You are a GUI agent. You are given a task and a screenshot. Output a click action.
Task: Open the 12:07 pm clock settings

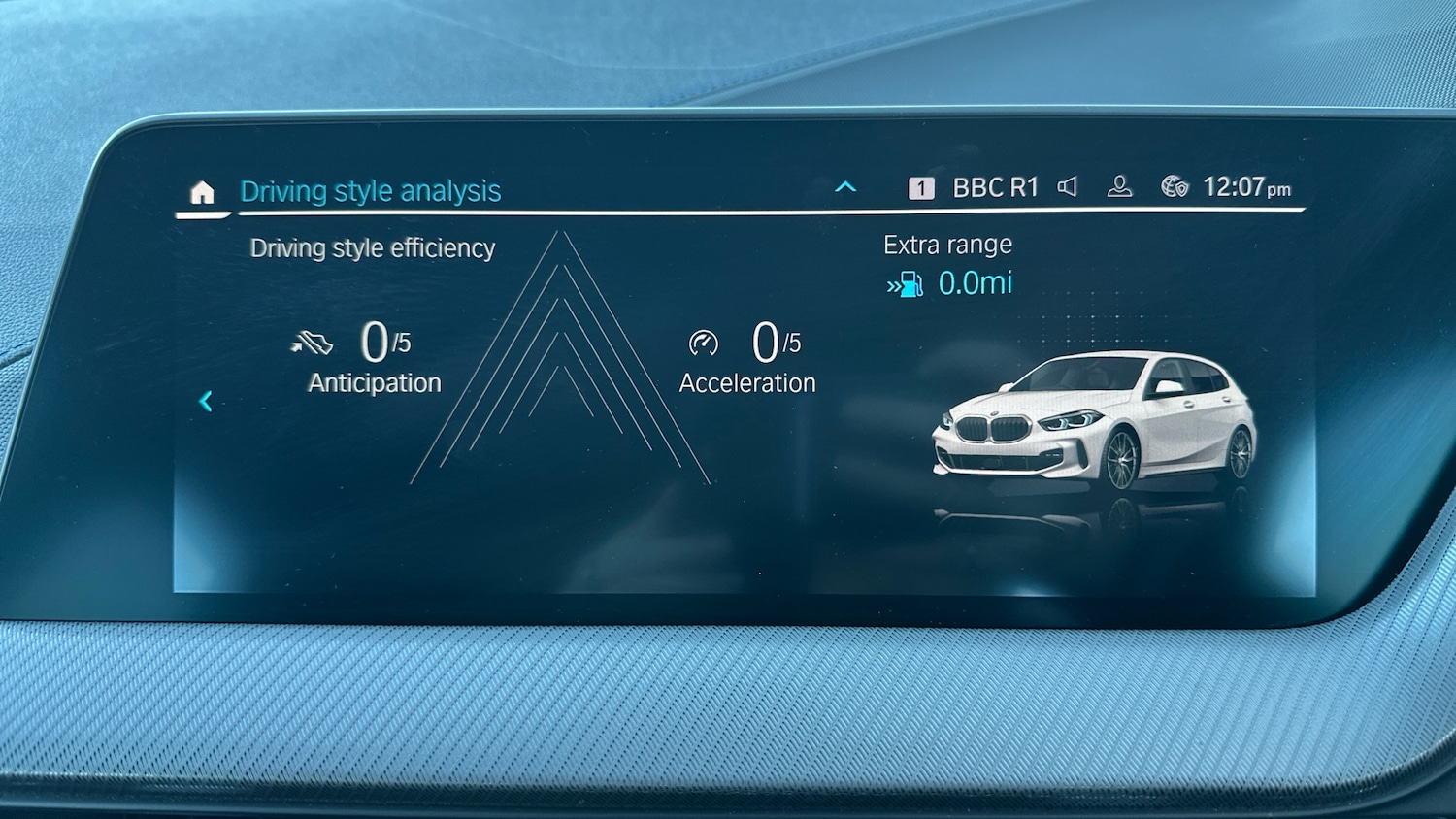pos(1246,186)
